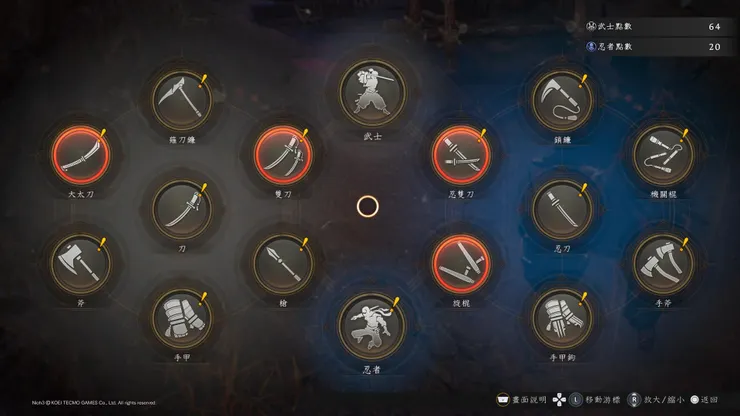Open the 機關棍 mechanical staff node

[x=663, y=154]
